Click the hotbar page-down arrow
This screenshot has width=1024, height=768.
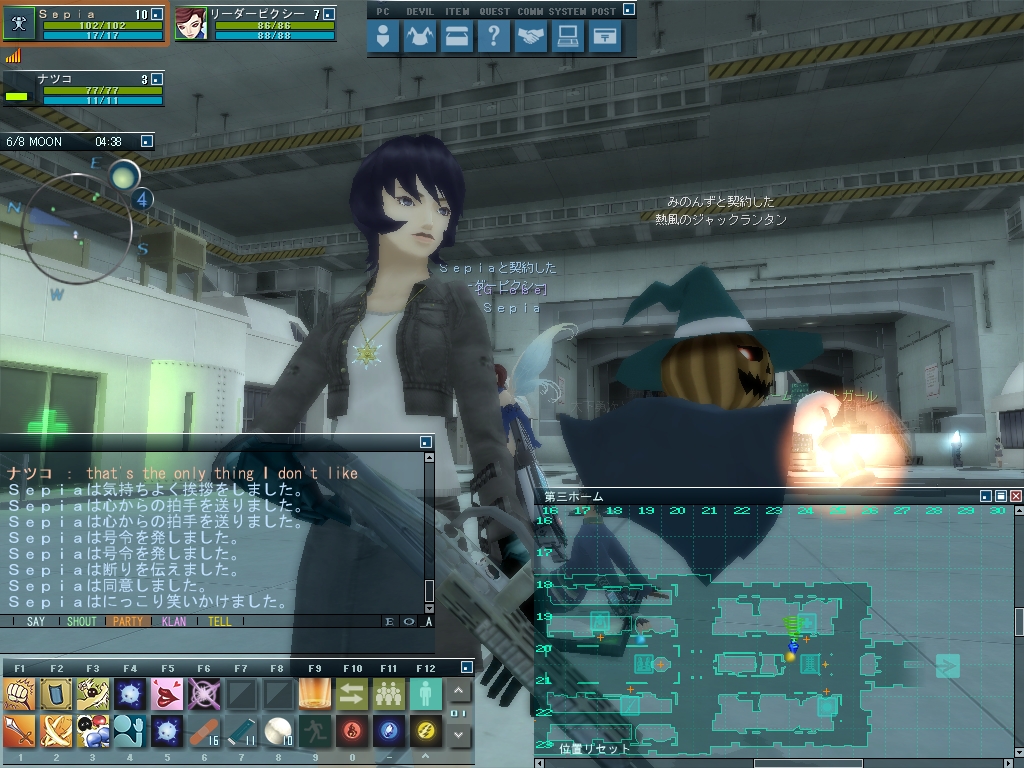pos(458,735)
